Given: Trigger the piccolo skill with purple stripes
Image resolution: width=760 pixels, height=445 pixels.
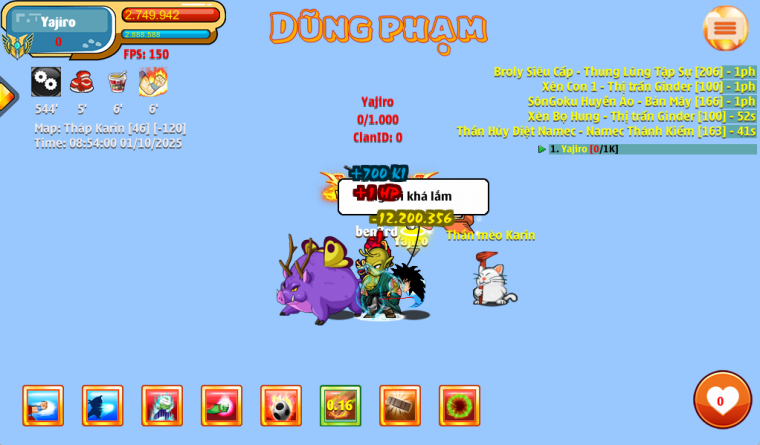Looking at the screenshot, I should point(162,406).
